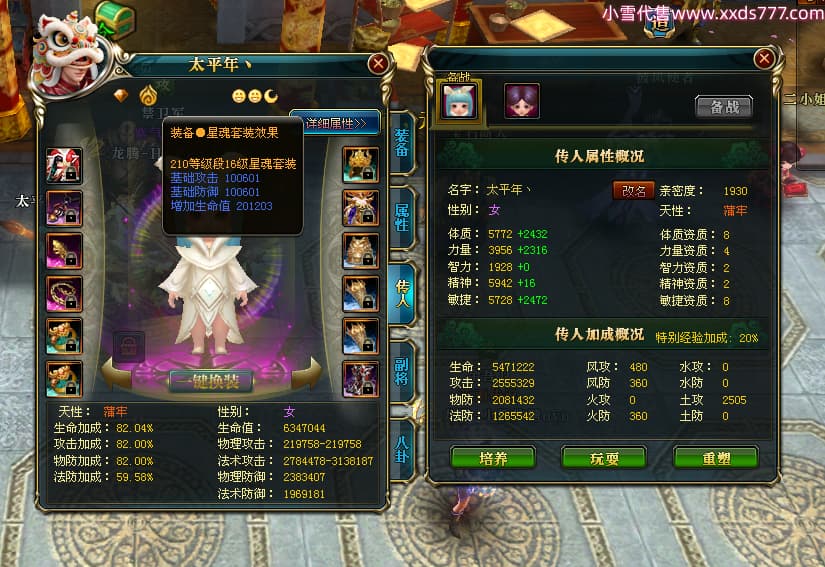
Task: Select the golden helmet equipment slot
Action: [x=360, y=165]
